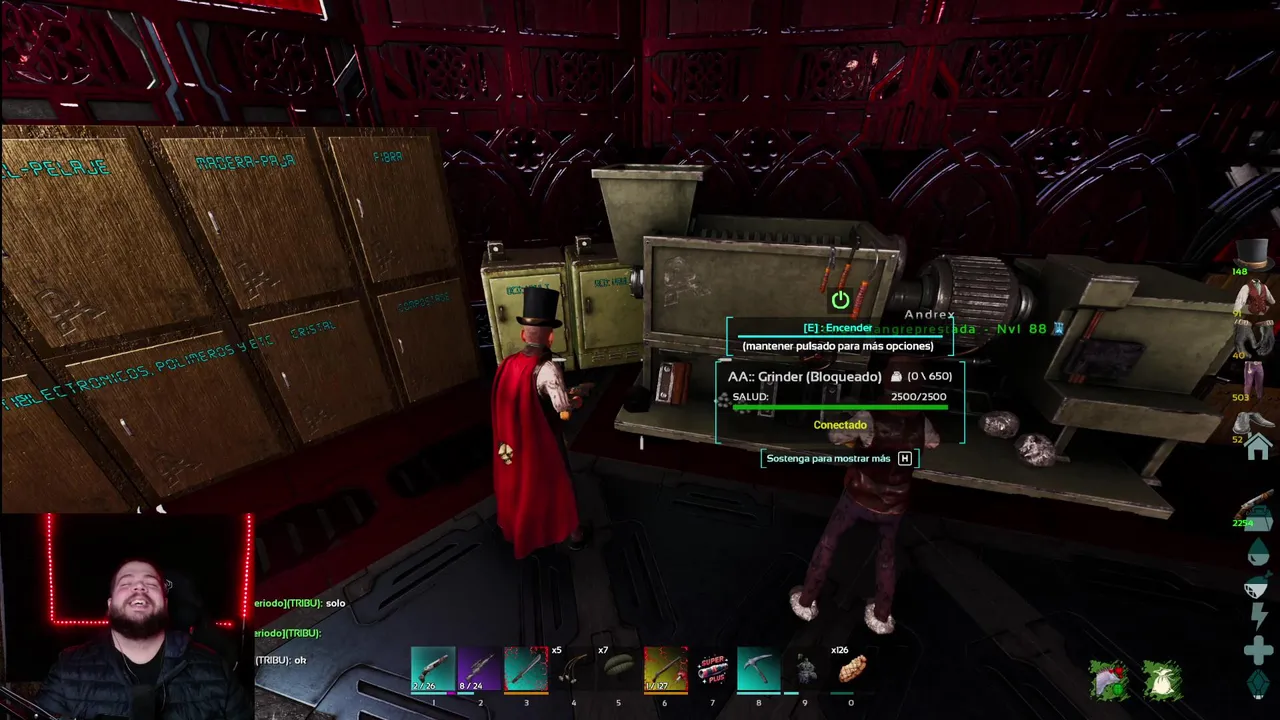
Task: Select the x126 cooked meat slot
Action: pos(851,670)
